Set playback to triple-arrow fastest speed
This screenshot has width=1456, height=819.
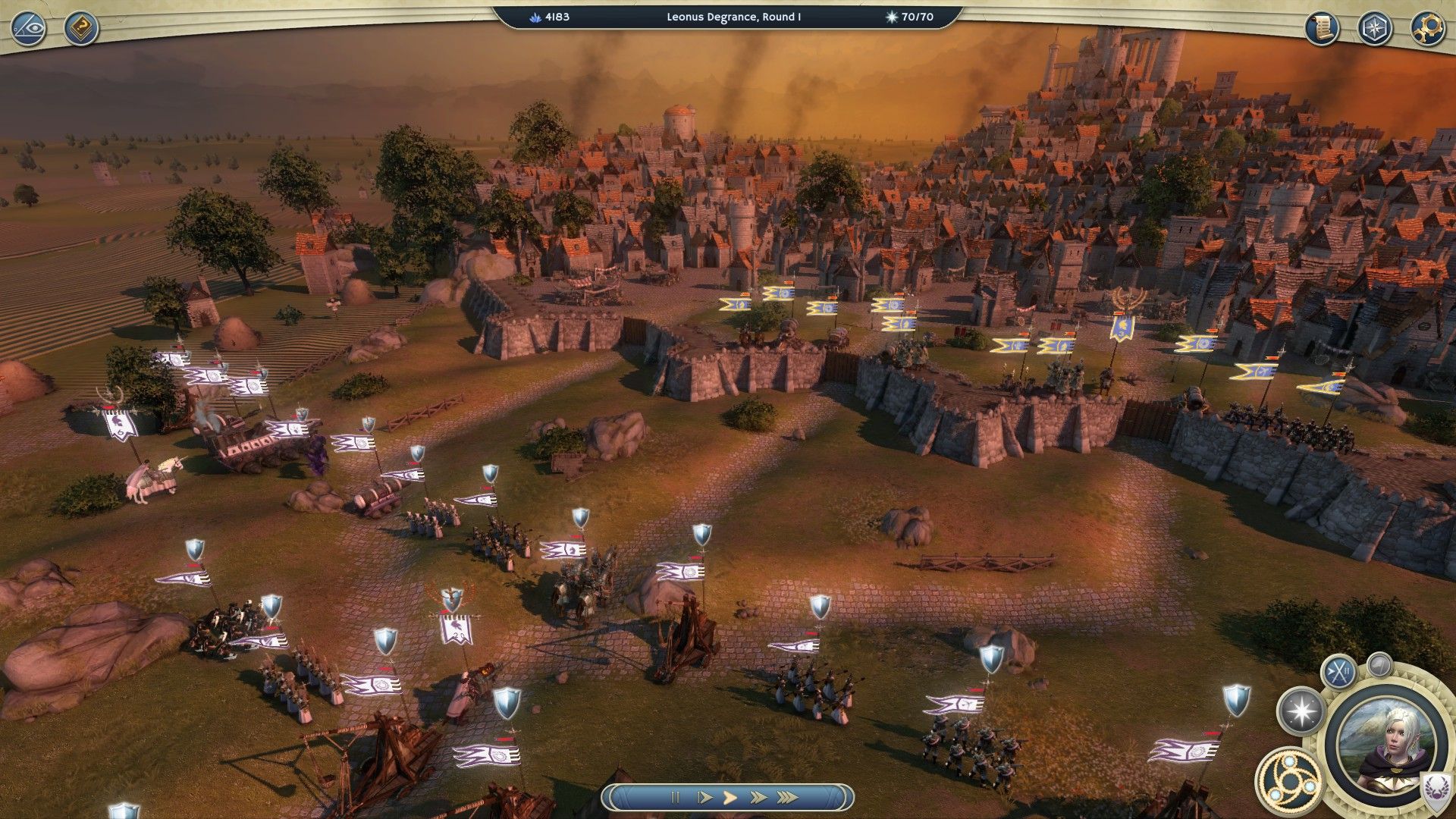pos(787,797)
